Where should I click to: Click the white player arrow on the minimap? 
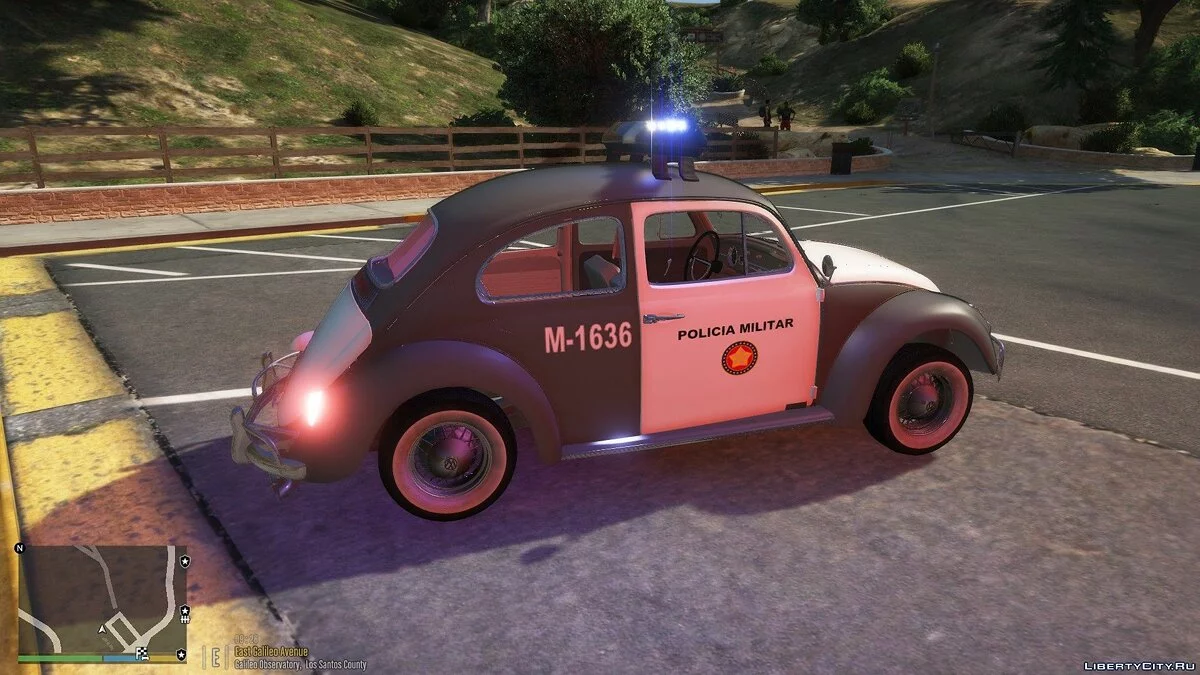(100, 629)
